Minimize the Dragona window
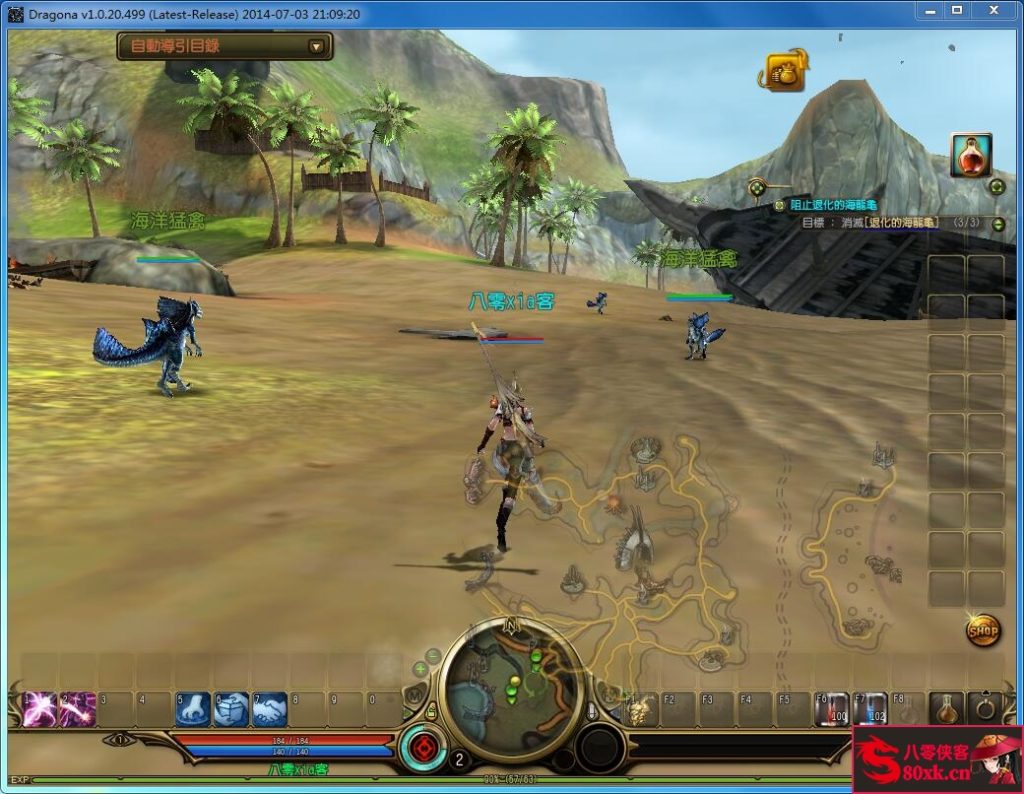Screen dimensions: 1024x794 click(929, 10)
